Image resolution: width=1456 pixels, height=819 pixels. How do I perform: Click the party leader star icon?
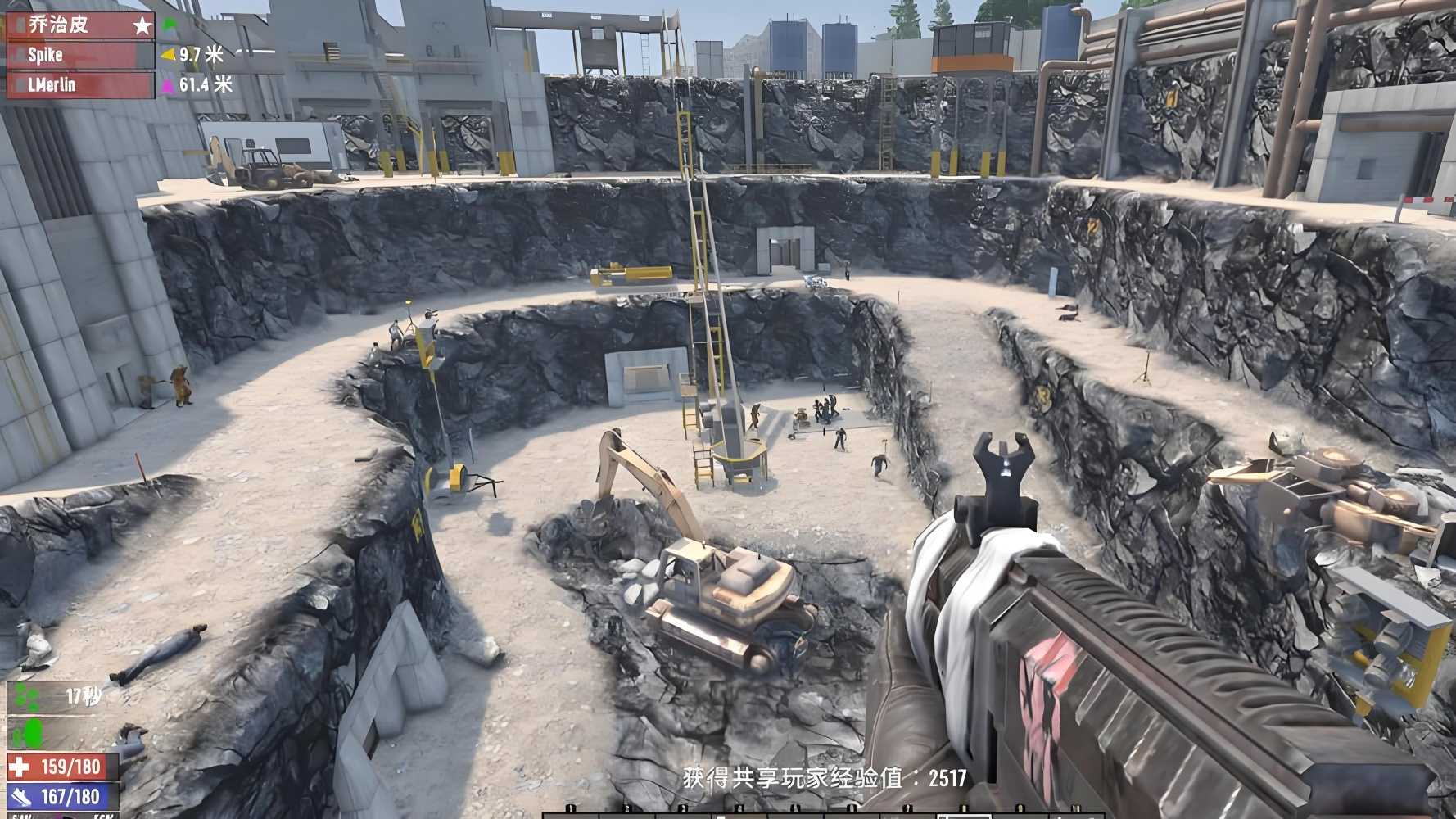[x=142, y=25]
